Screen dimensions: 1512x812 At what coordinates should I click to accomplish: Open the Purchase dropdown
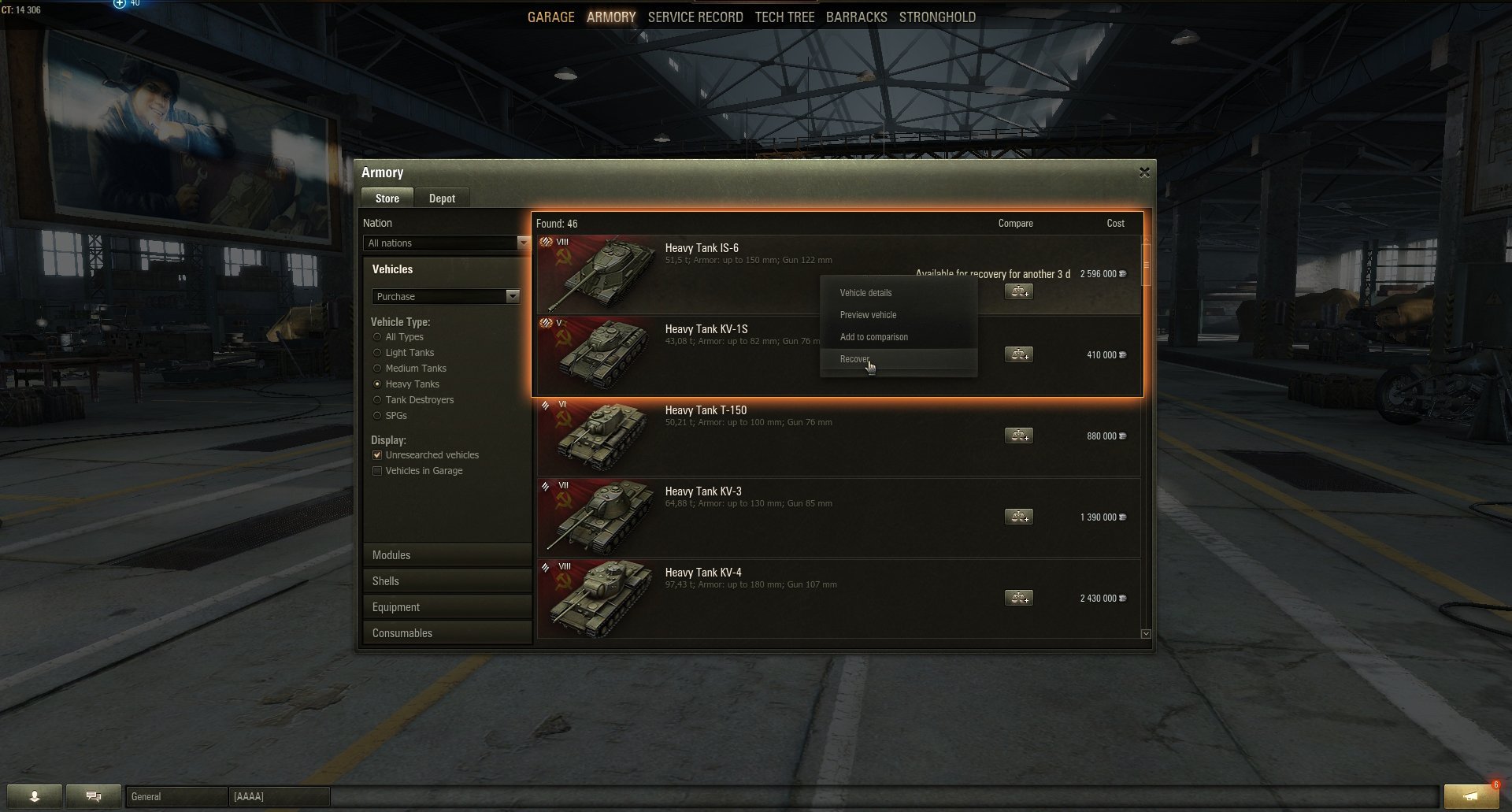pos(446,297)
